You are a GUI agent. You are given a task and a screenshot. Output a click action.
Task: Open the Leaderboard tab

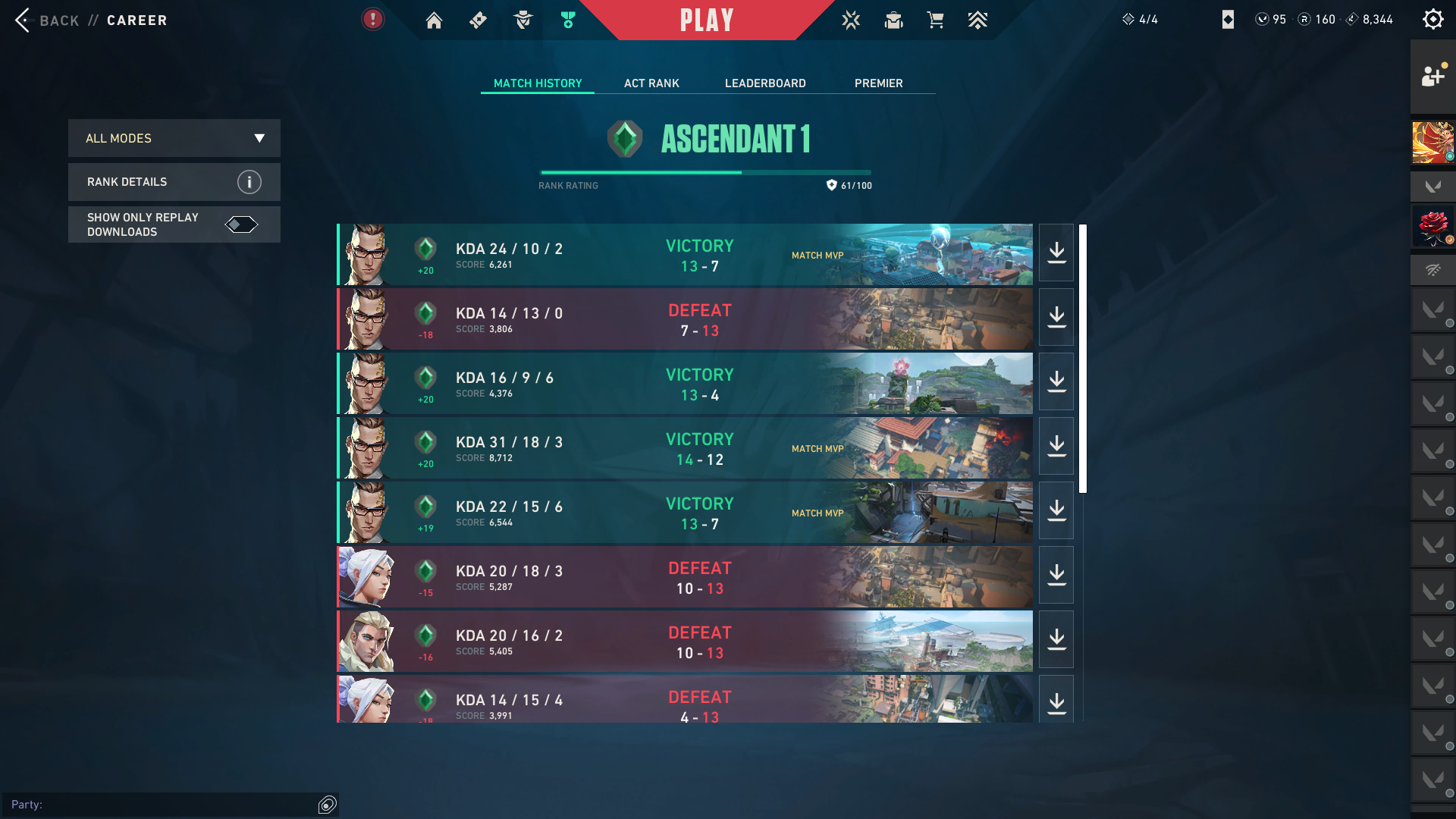tap(765, 83)
